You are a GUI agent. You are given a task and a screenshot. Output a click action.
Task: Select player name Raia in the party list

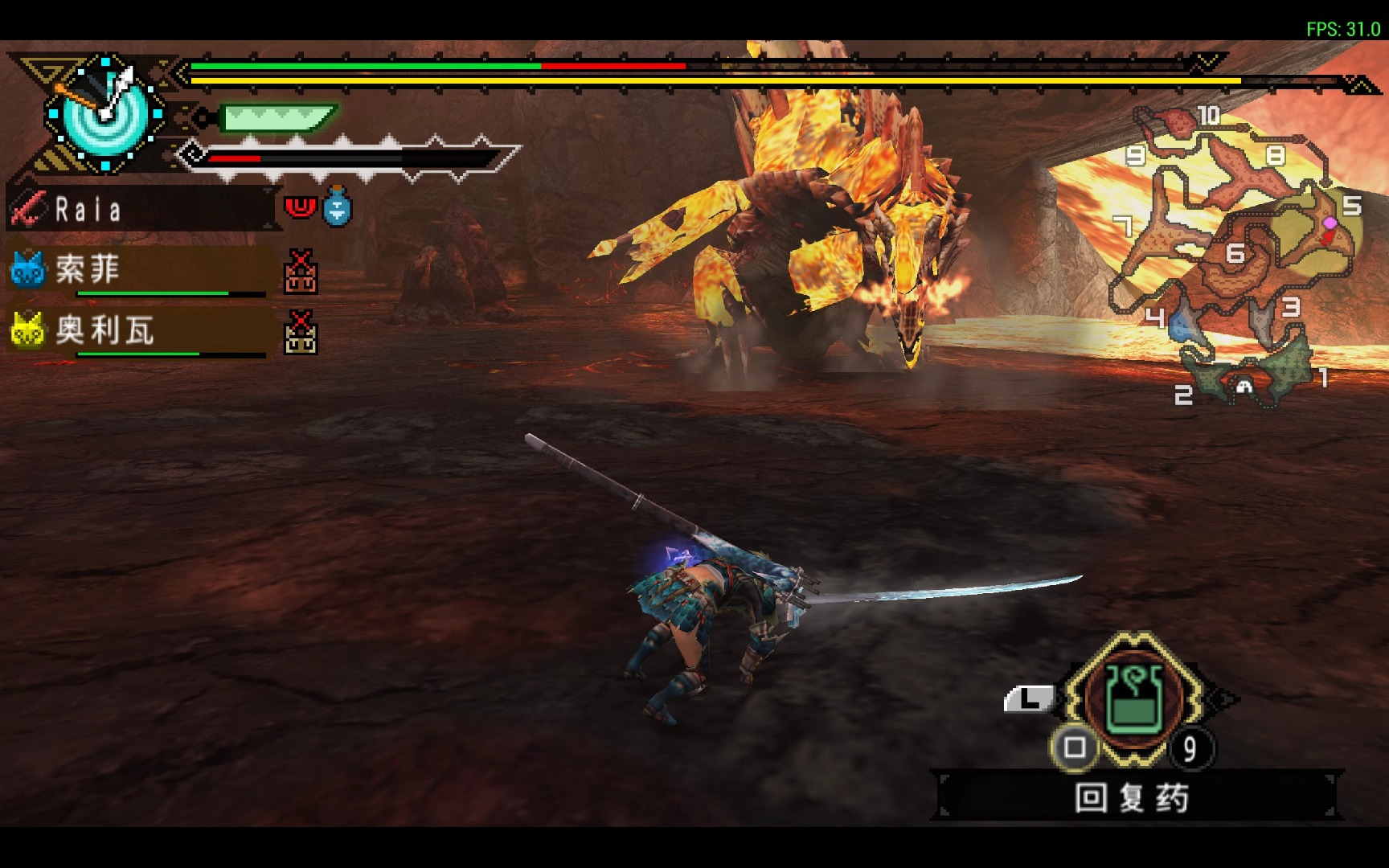[x=88, y=210]
